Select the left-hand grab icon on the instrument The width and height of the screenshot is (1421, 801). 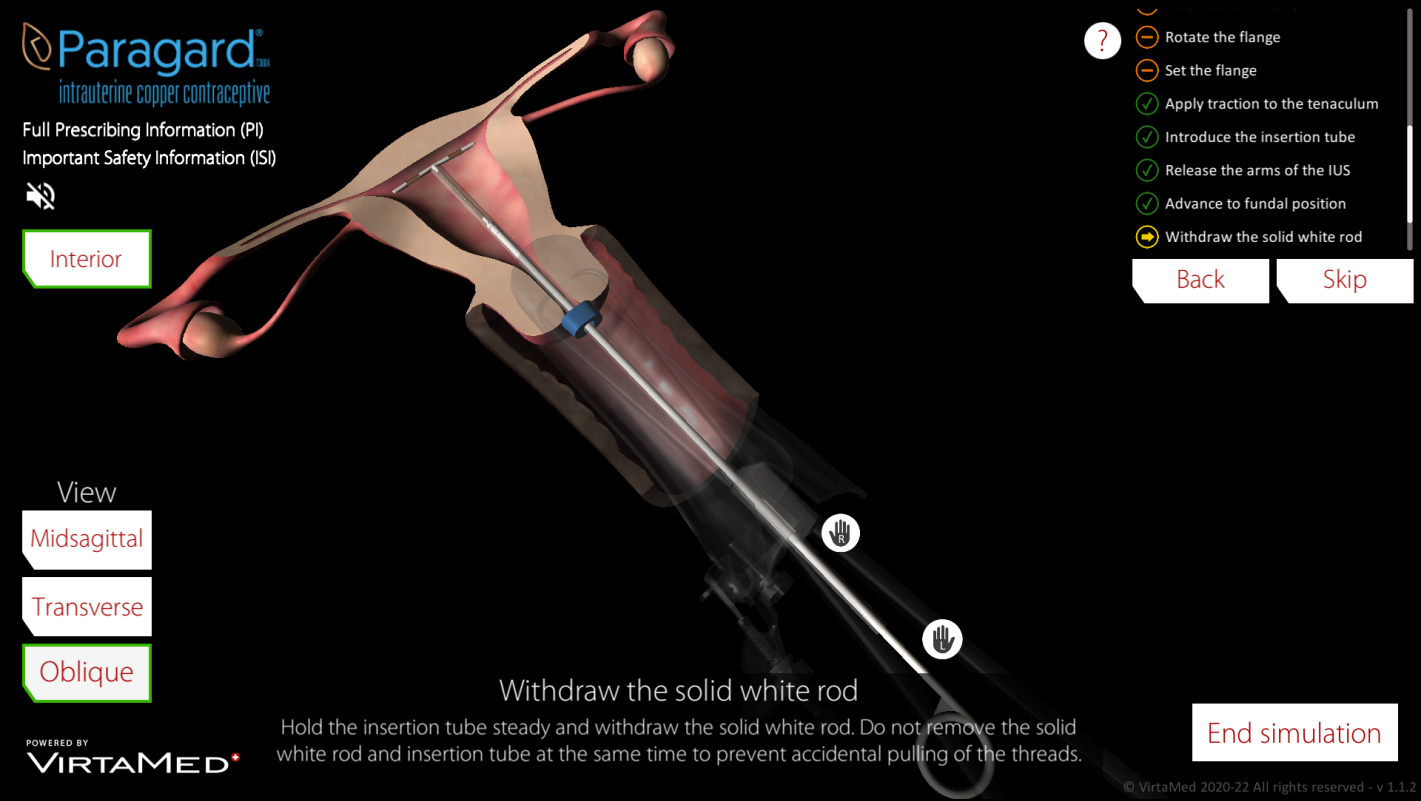tap(941, 639)
